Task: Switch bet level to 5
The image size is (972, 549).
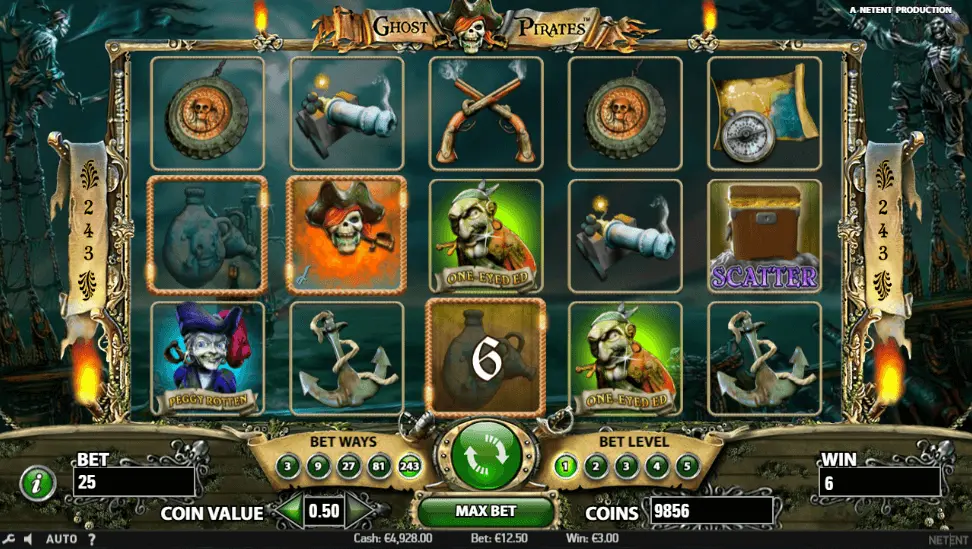Action: 685,466
